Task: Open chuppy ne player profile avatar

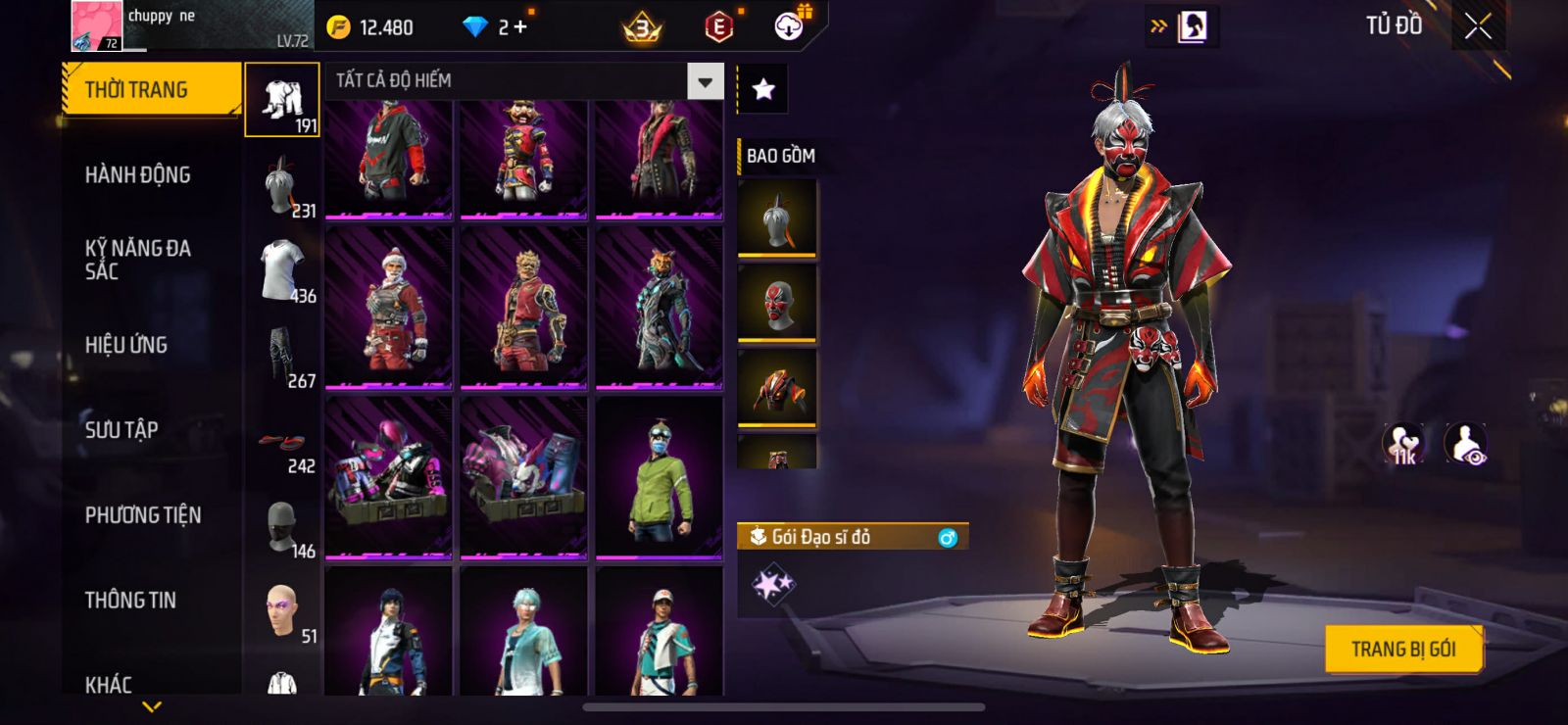Action: 96,25
